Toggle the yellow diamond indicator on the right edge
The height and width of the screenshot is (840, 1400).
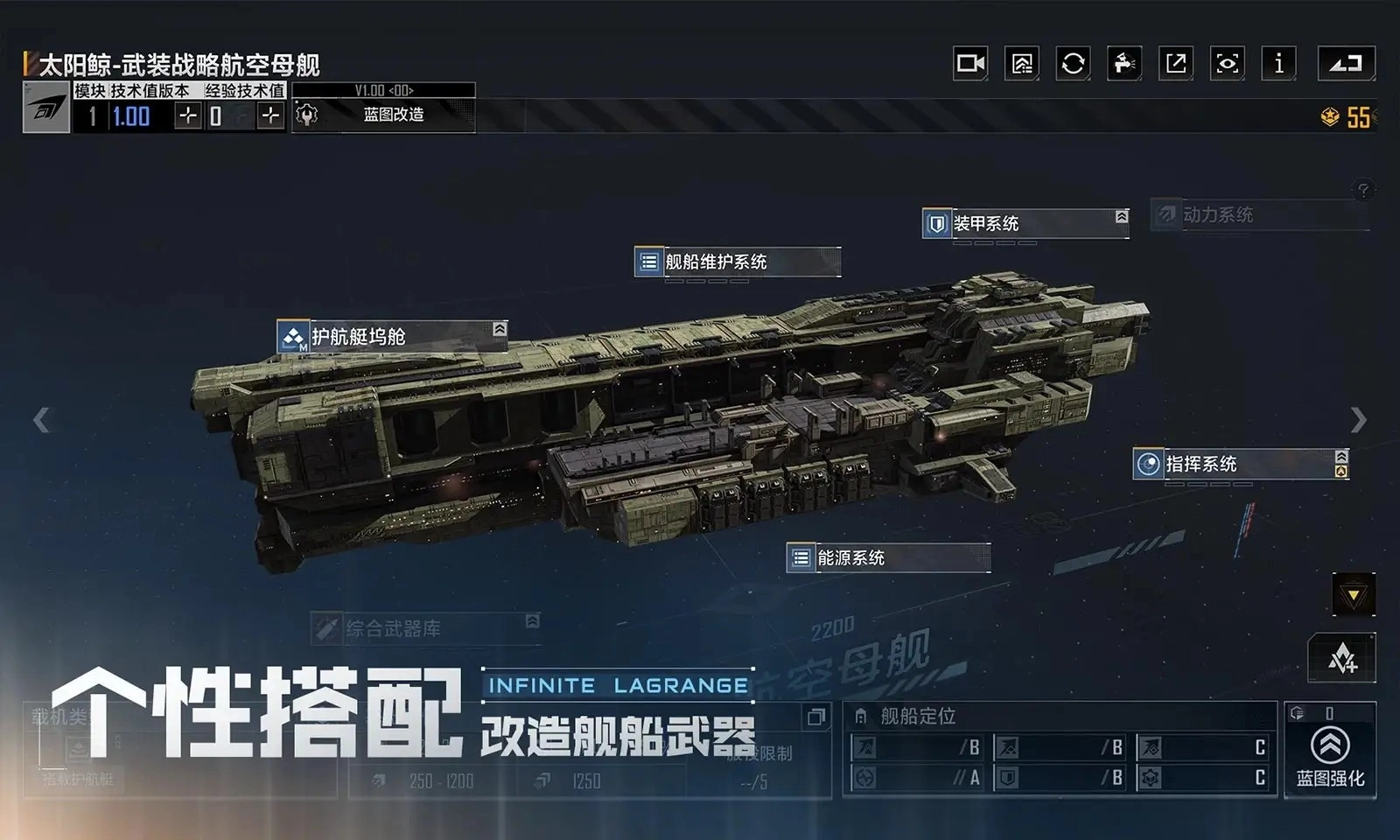pos(1353,591)
